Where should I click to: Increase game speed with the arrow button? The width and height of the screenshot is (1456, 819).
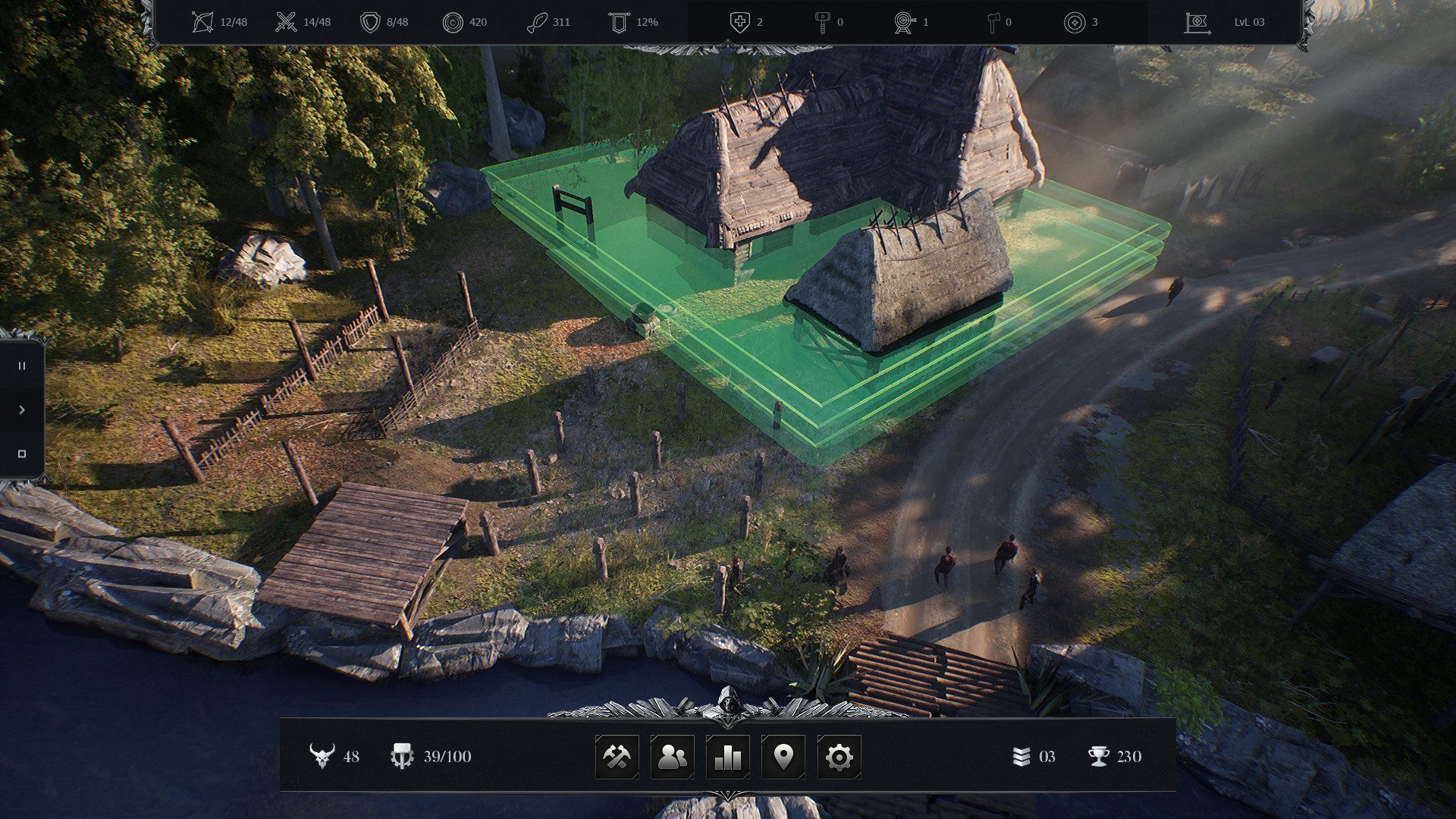[x=21, y=410]
